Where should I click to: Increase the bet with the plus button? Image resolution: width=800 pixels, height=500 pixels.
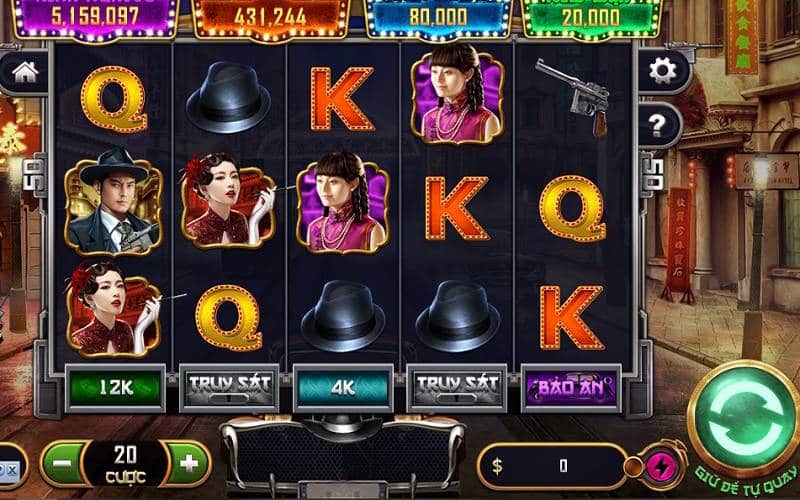point(188,464)
